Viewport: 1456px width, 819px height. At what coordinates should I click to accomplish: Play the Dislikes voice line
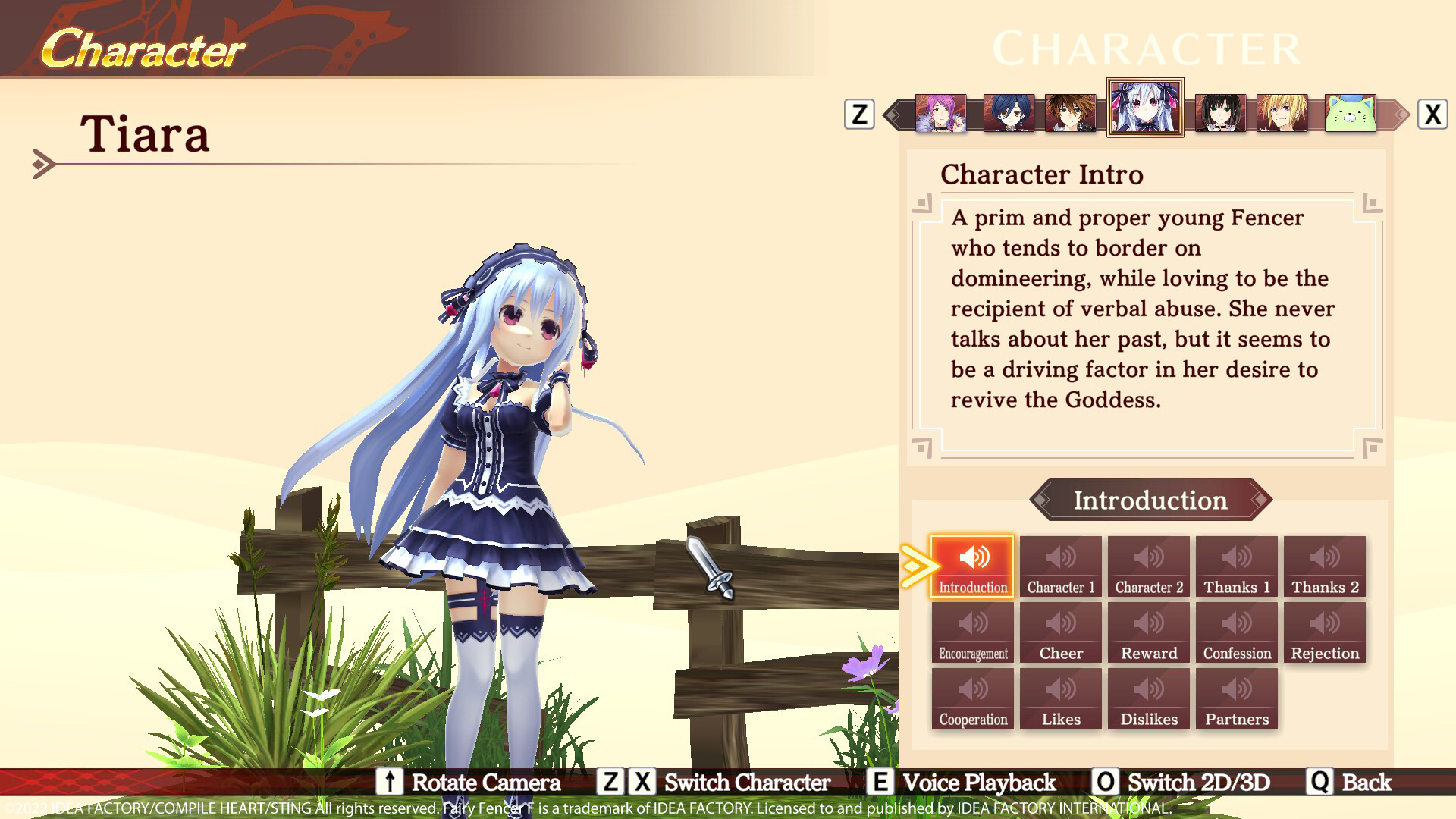(1148, 698)
